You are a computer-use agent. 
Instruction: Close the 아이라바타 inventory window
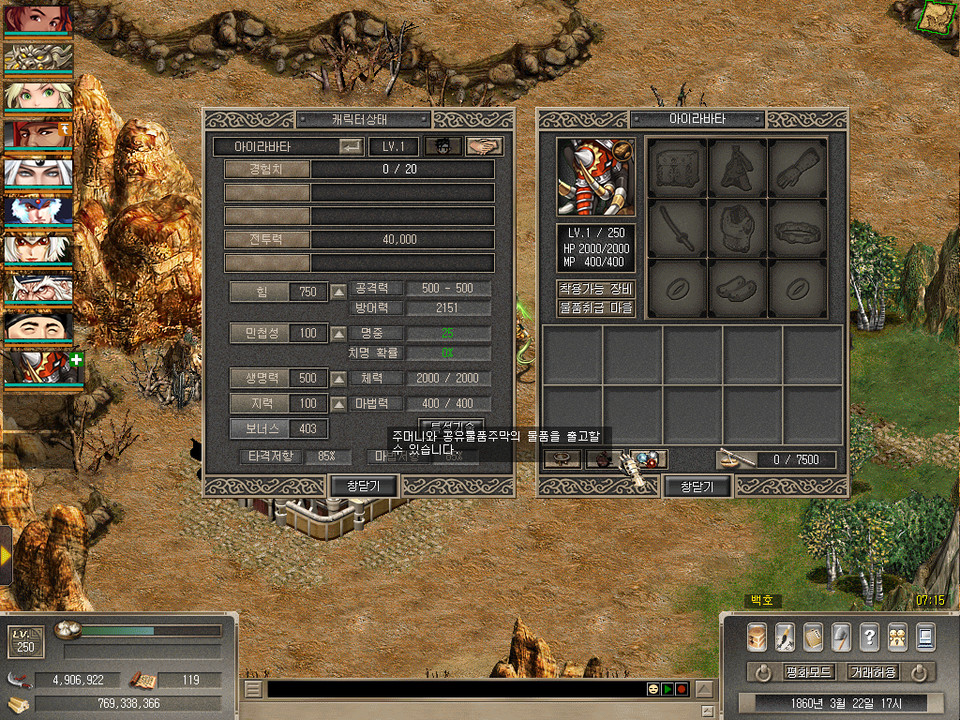pos(697,486)
